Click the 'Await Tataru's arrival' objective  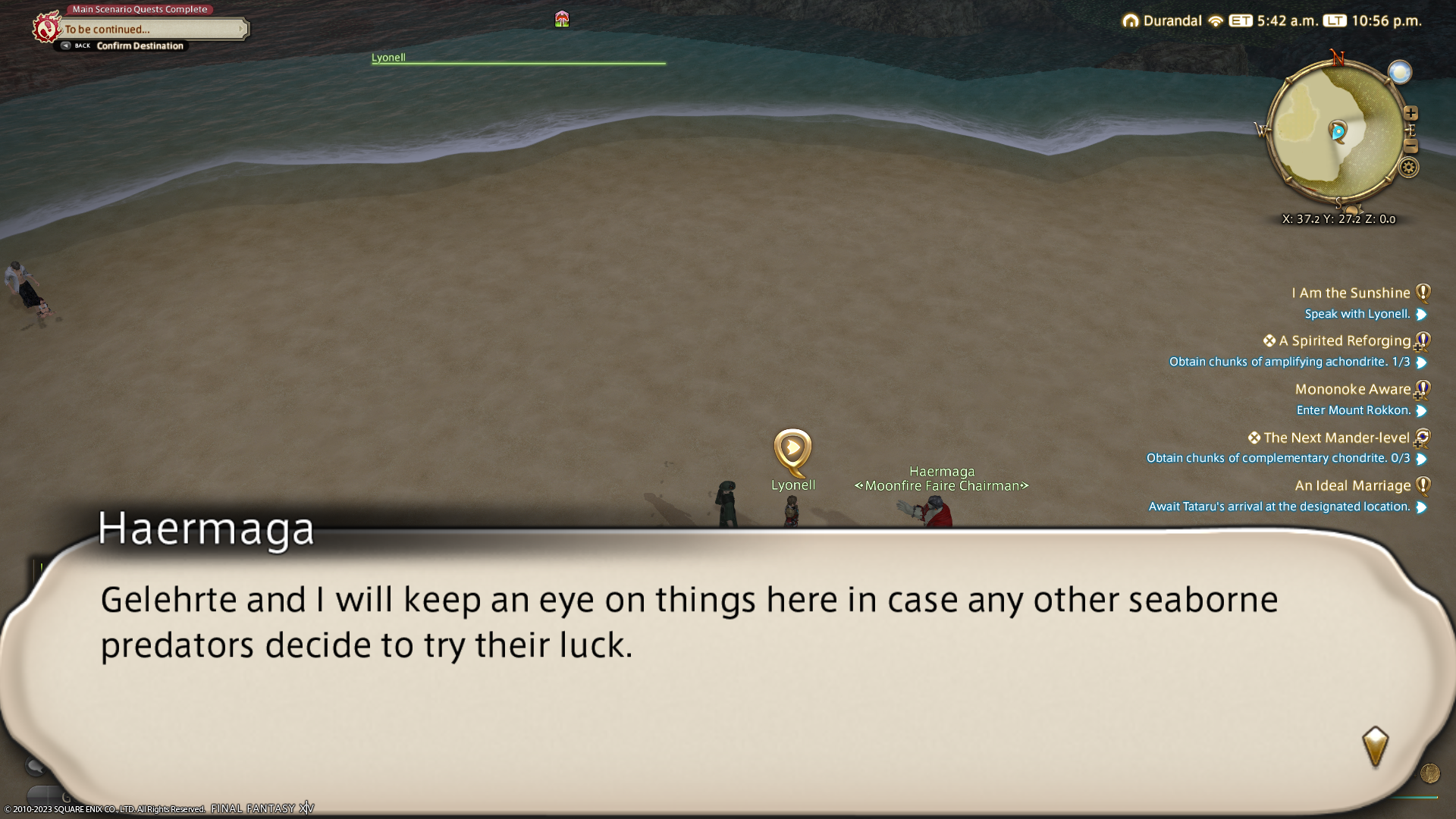coord(1279,507)
